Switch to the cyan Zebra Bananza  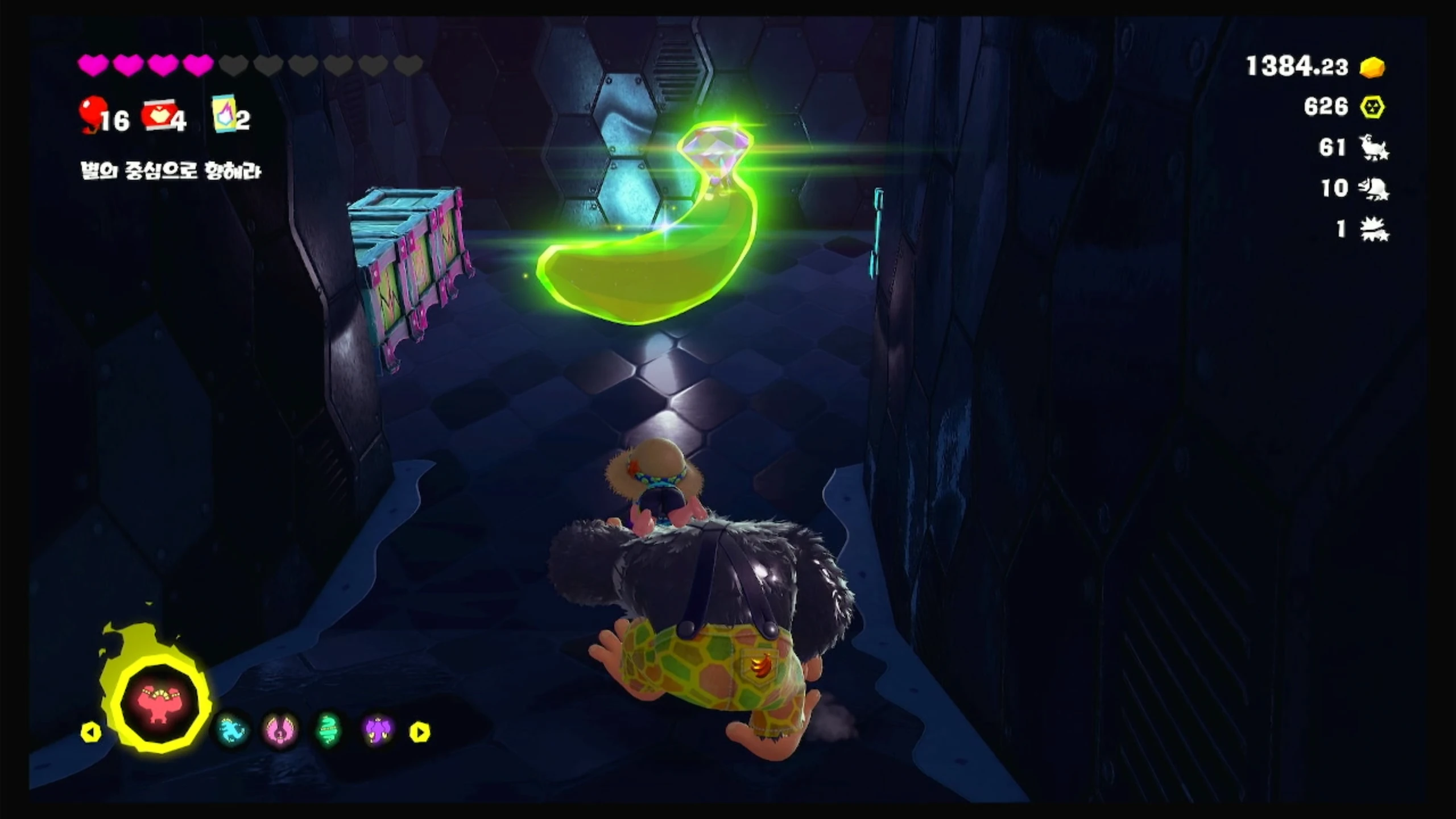(232, 730)
